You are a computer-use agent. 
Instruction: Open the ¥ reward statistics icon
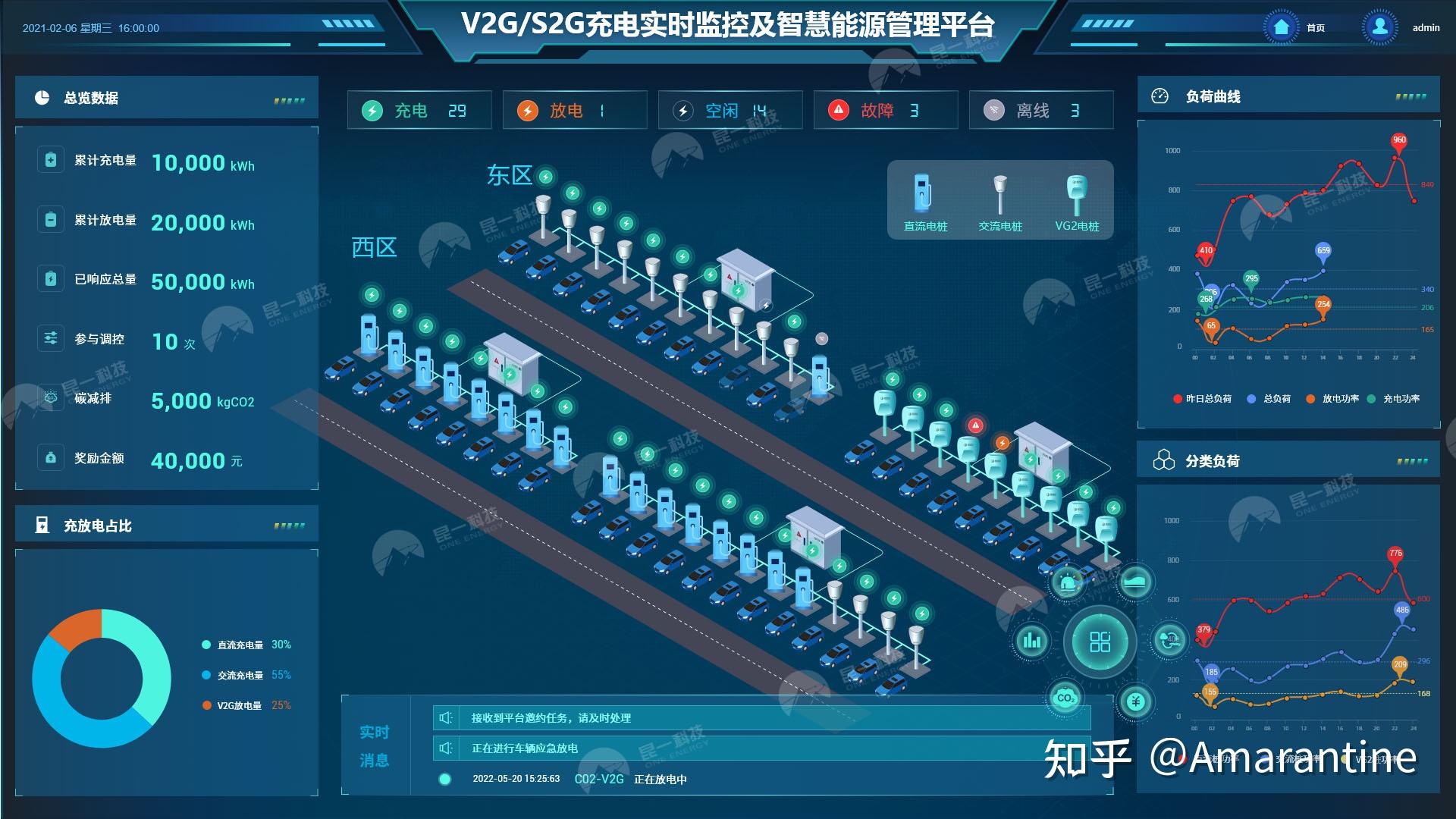point(1134,701)
